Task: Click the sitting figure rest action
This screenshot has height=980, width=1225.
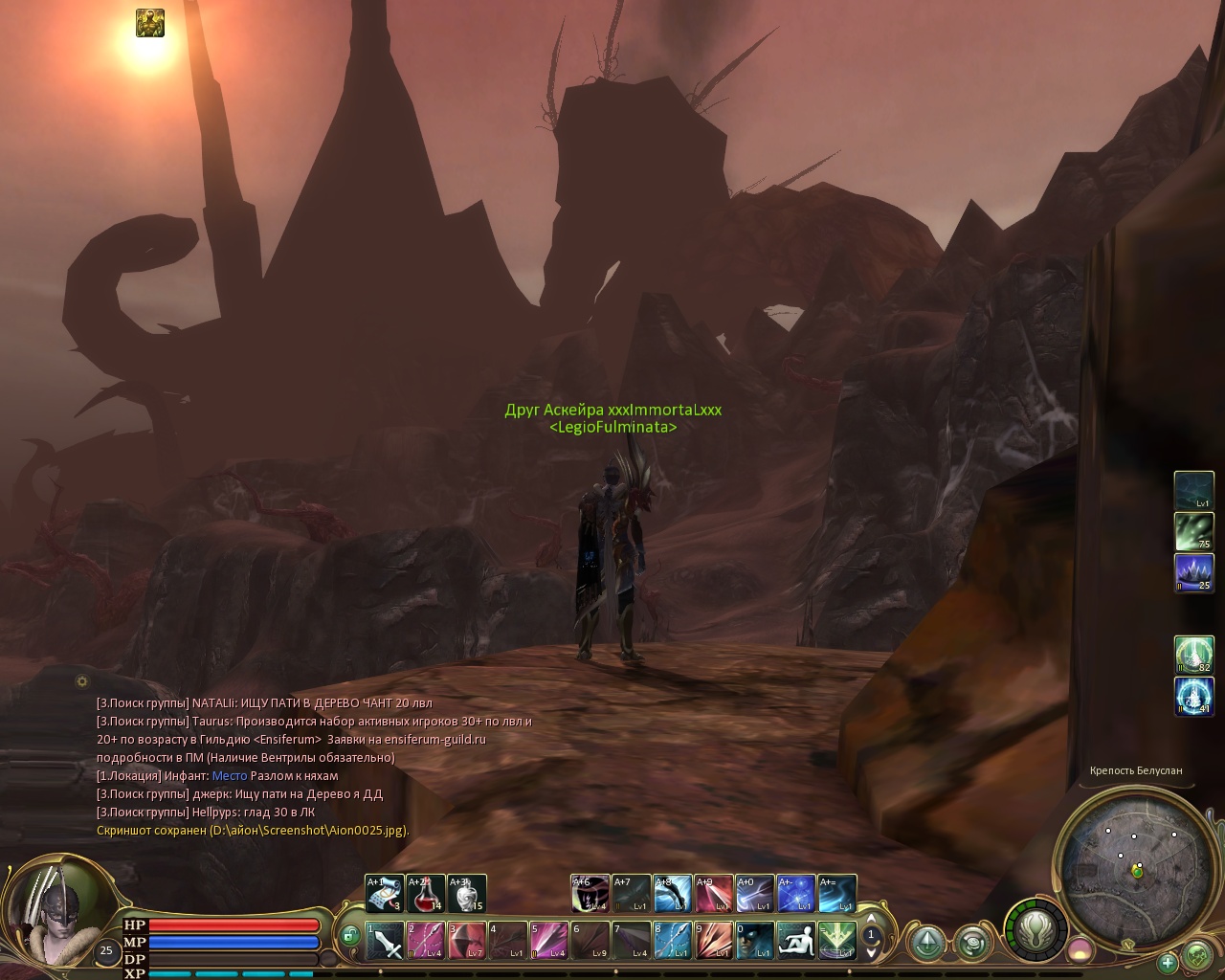Action: tap(795, 941)
